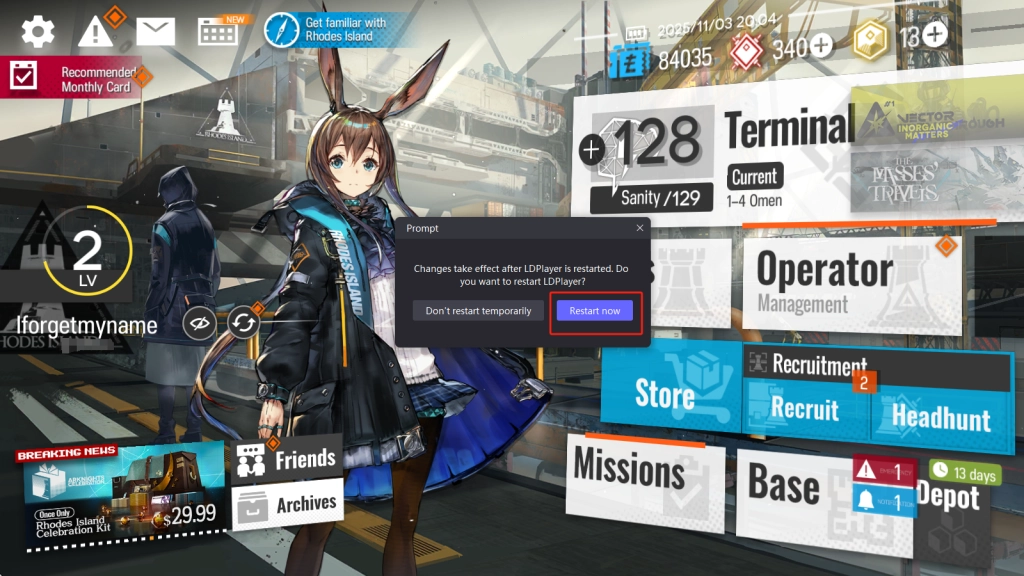Open the Headhunt panel
Screen dimensions: 1024x576
point(940,416)
